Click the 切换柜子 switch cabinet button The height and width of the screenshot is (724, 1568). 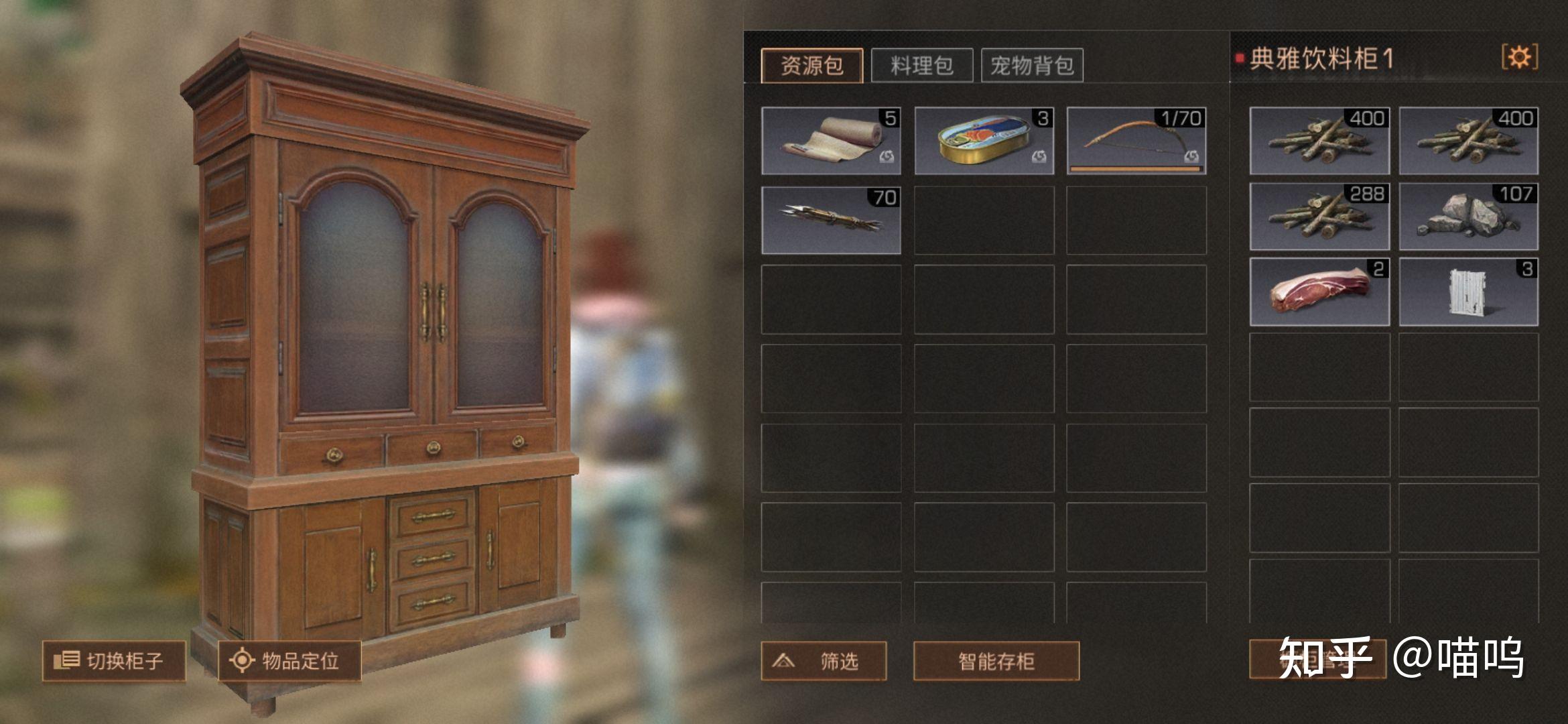tap(114, 661)
